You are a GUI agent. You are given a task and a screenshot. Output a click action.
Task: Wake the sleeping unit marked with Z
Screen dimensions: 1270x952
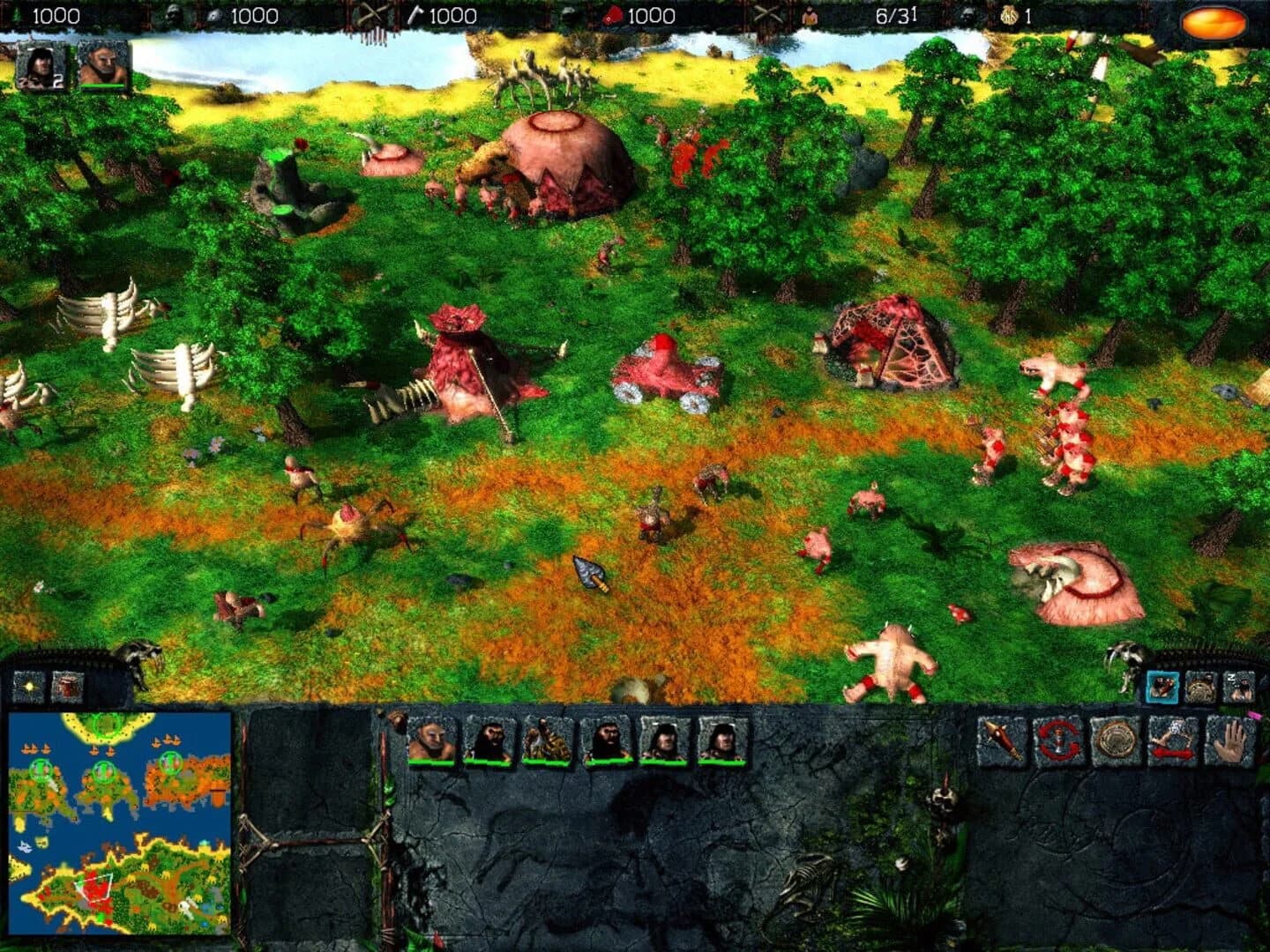[x=1238, y=686]
